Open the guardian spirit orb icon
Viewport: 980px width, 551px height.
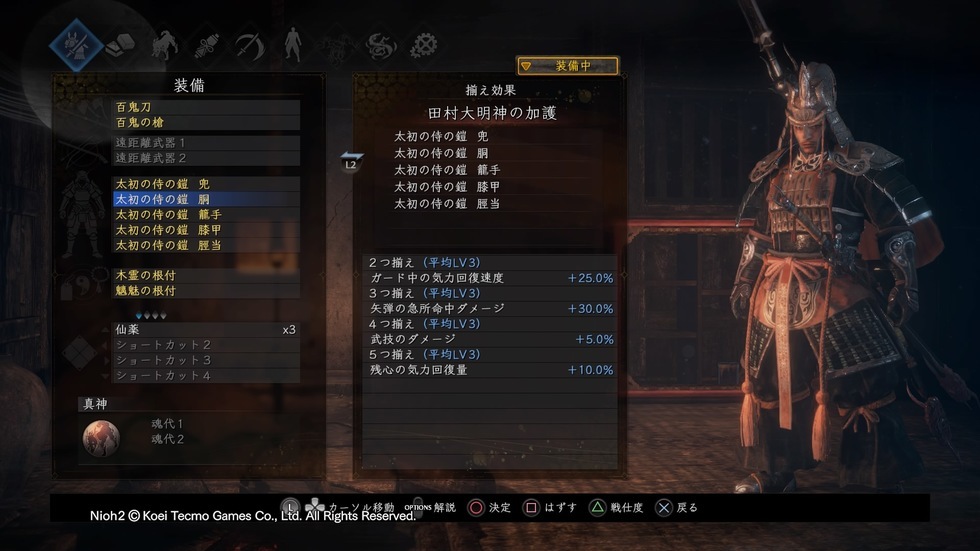coord(101,437)
